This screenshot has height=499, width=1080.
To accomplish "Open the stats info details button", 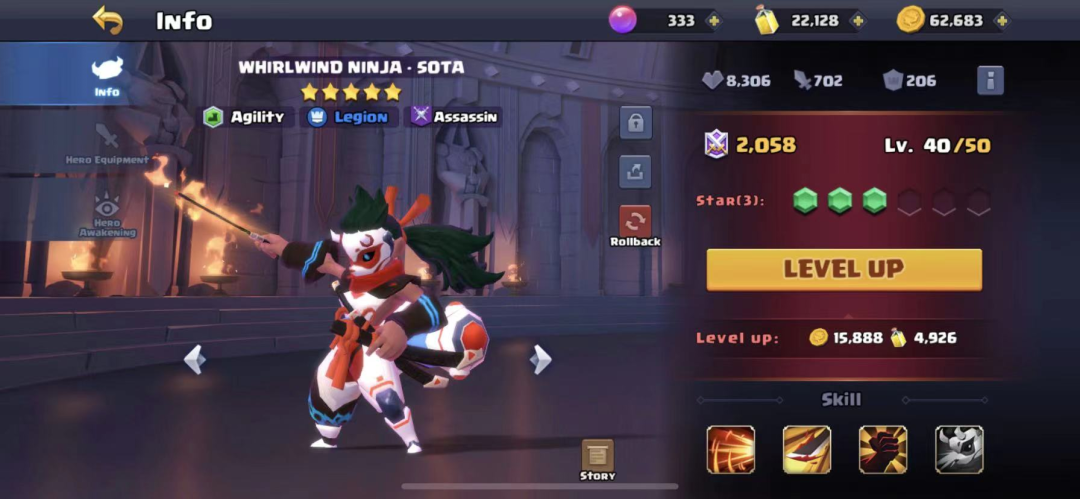I will click(989, 80).
